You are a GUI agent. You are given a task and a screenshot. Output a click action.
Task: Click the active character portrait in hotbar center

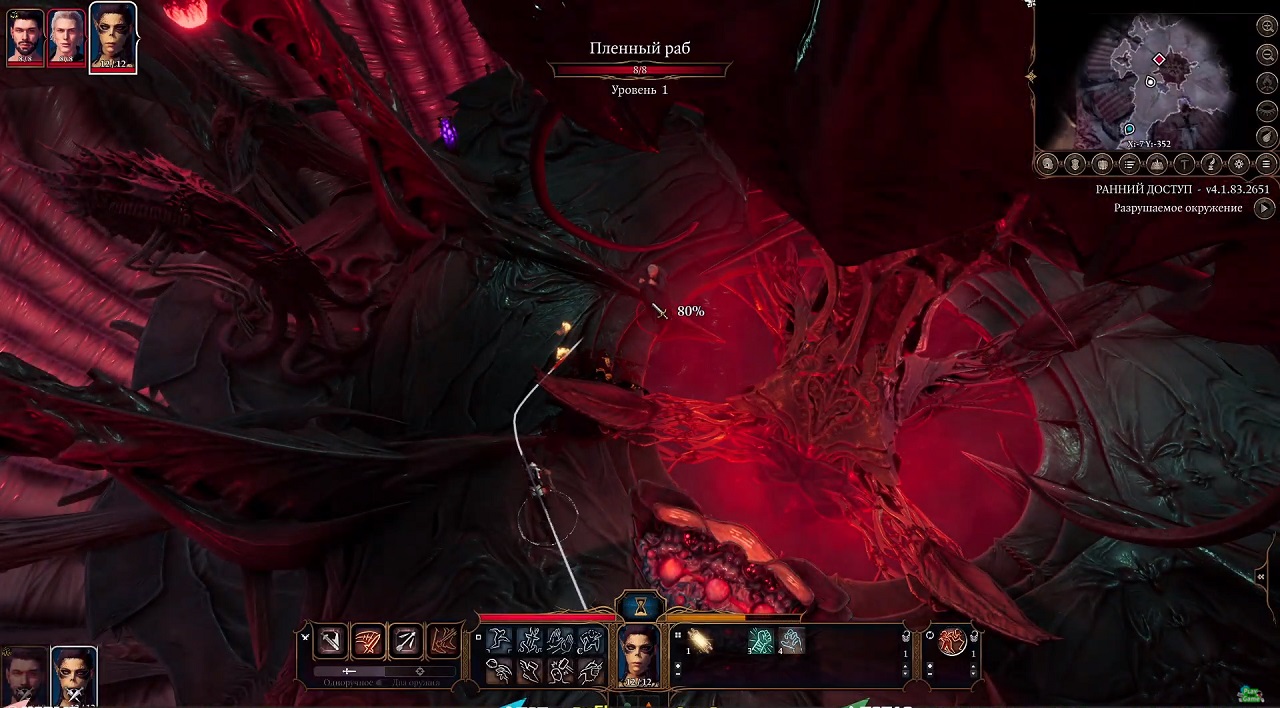pos(638,656)
